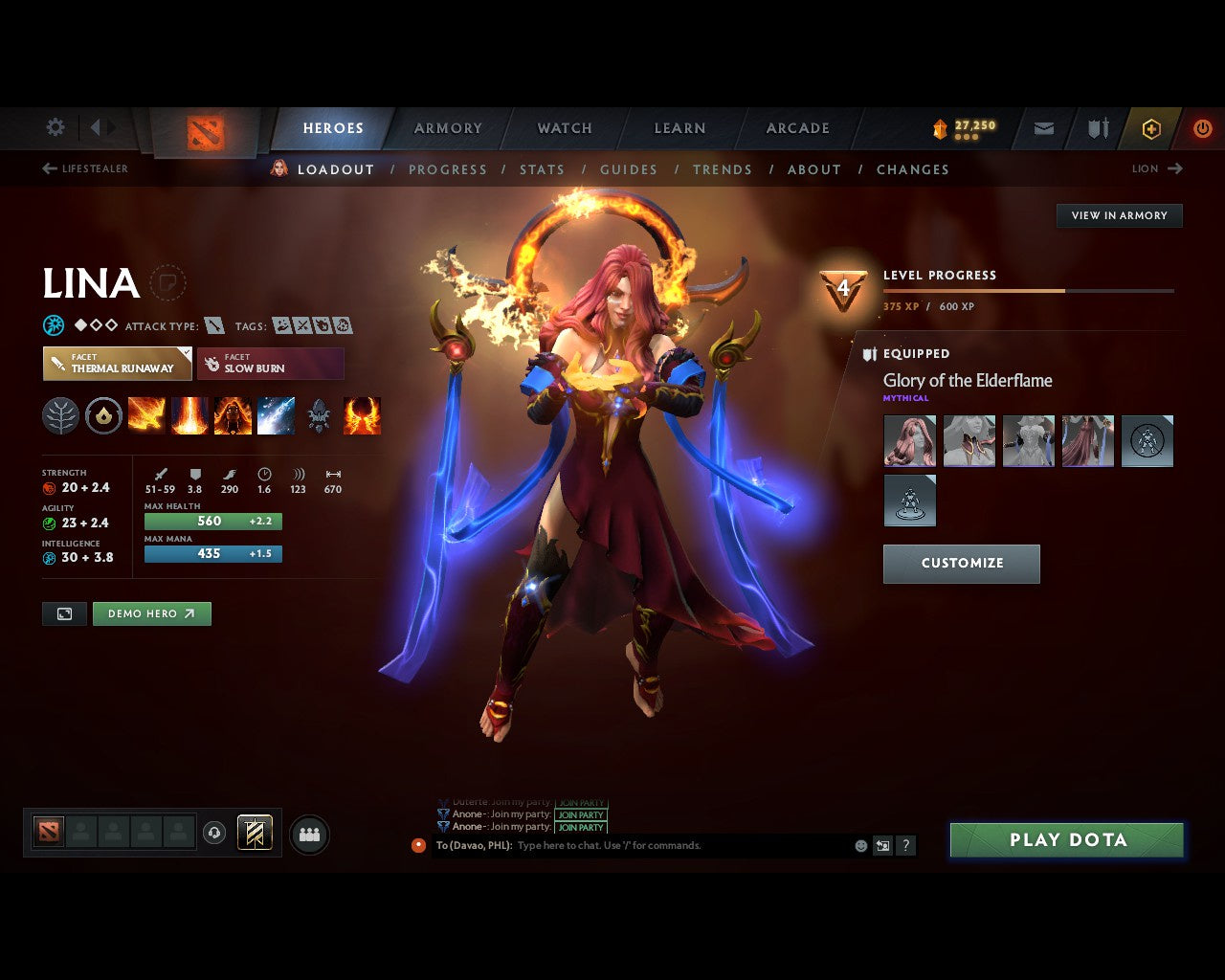Viewport: 1225px width, 980px height.
Task: Click the Fiery Soul passive ability icon
Action: [233, 414]
